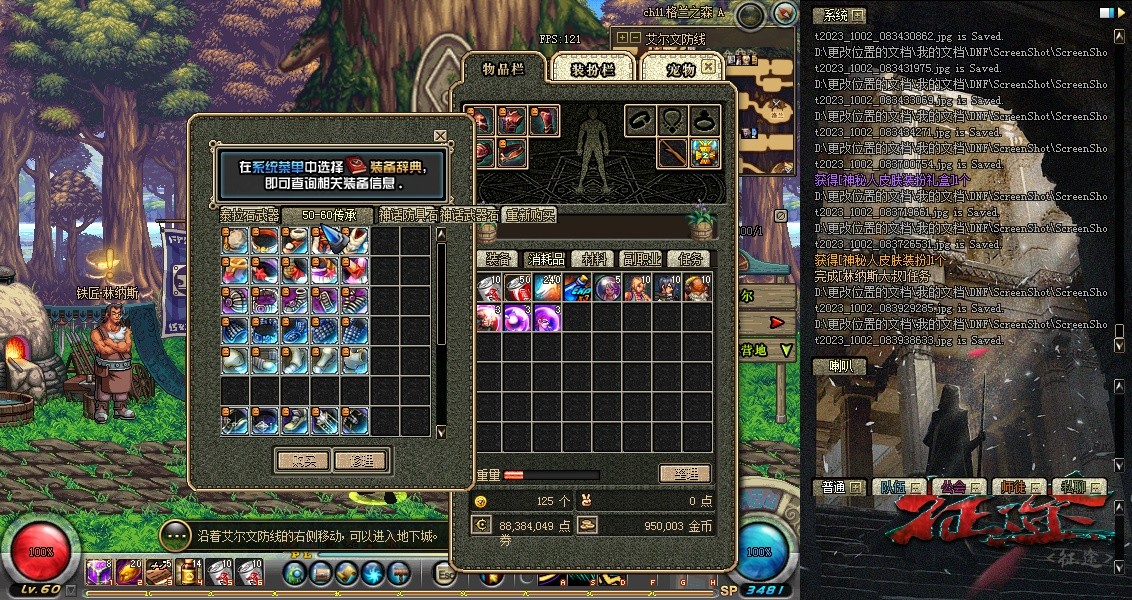Select the 重新购买 (Rebuy) tab
The image size is (1132, 600).
[530, 215]
